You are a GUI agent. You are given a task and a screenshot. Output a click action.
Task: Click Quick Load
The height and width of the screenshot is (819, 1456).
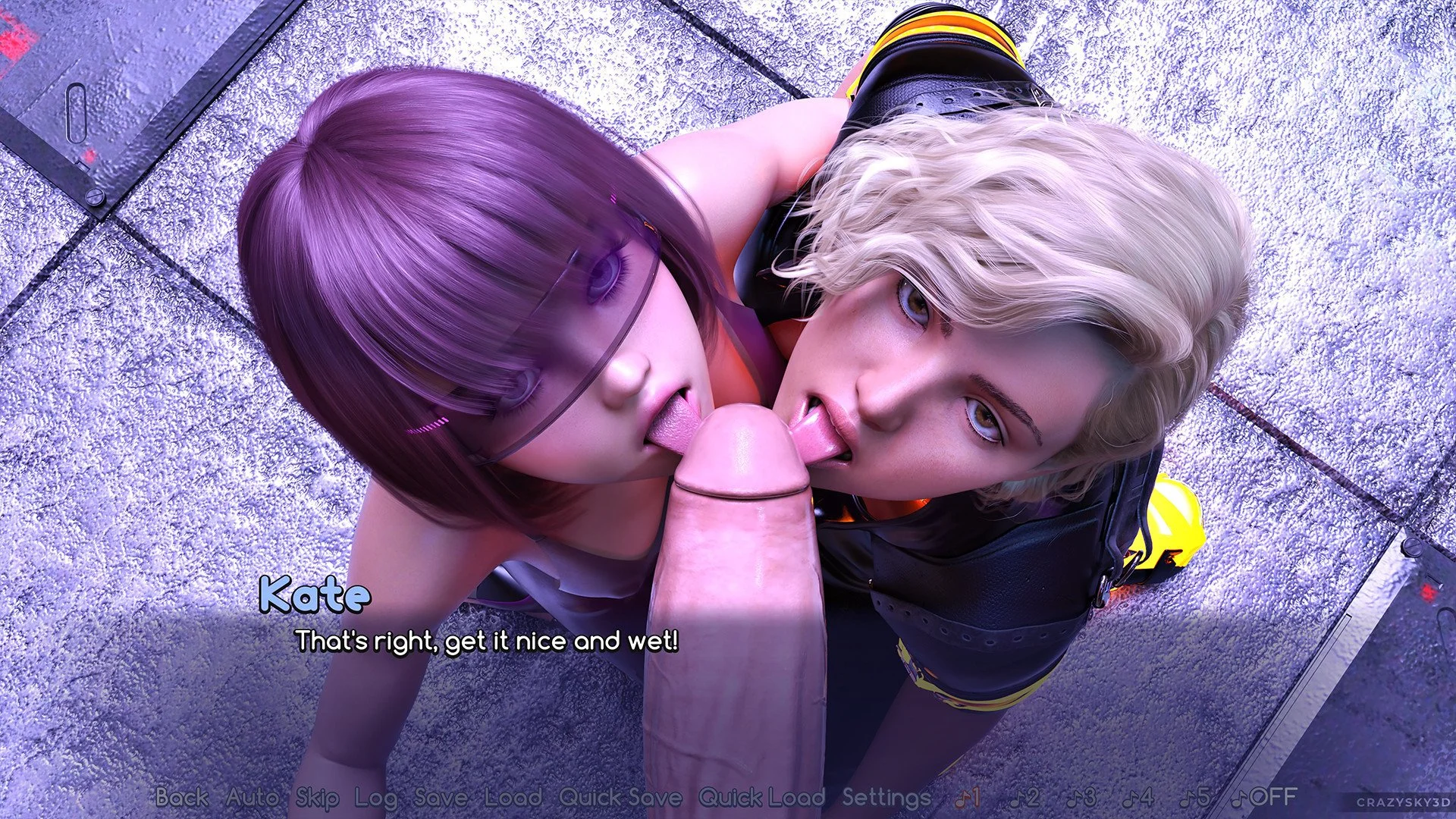(x=761, y=797)
